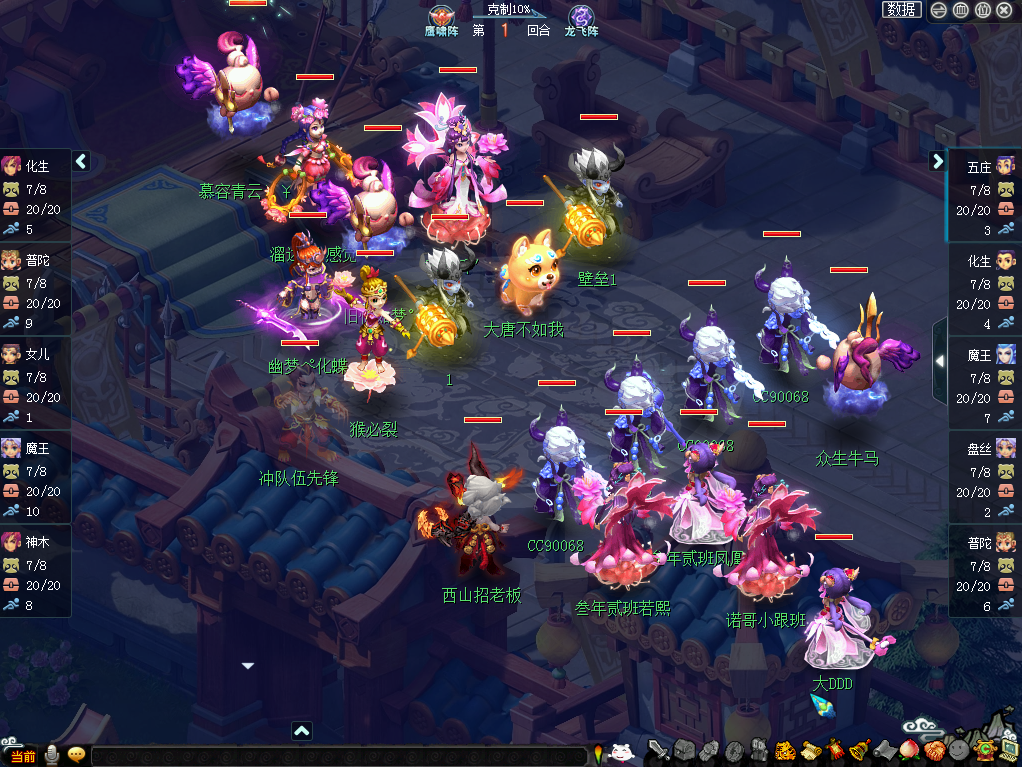This screenshot has width=1022, height=767.
Task: Open the sword attack icon in toolbar
Action: [658, 749]
